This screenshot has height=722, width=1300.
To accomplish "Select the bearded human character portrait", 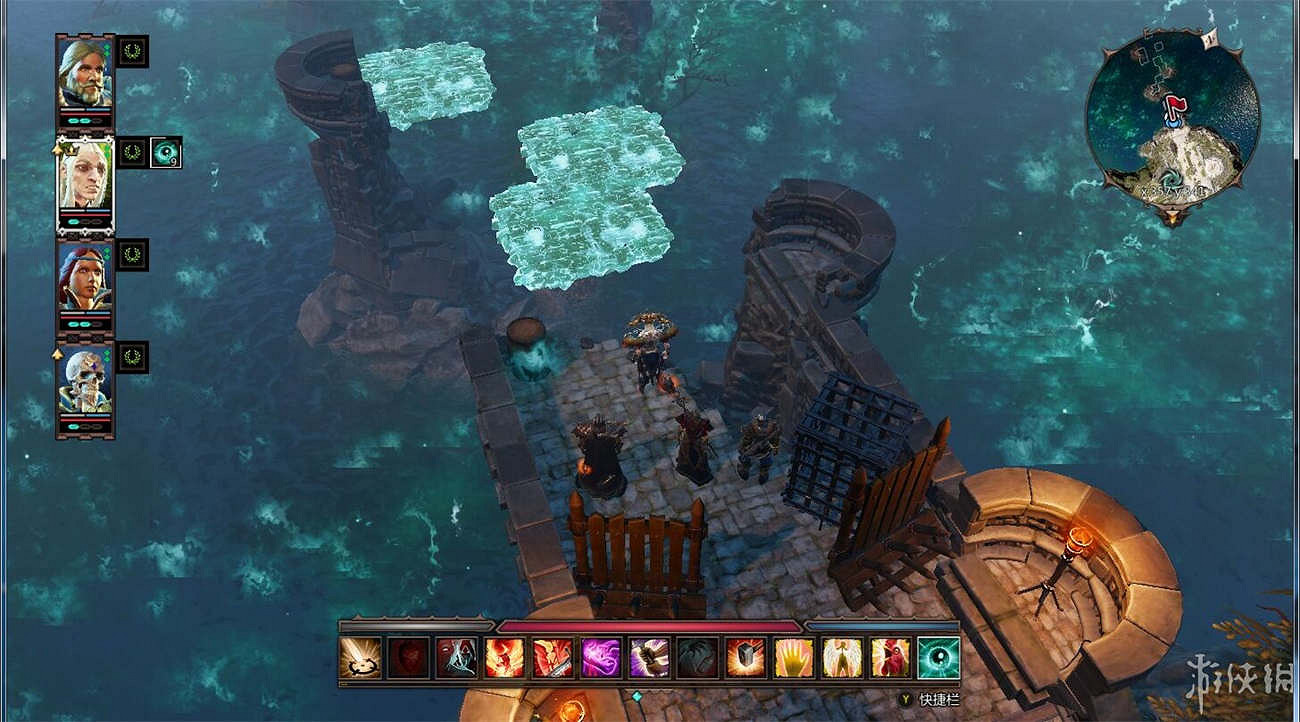I will click(84, 76).
